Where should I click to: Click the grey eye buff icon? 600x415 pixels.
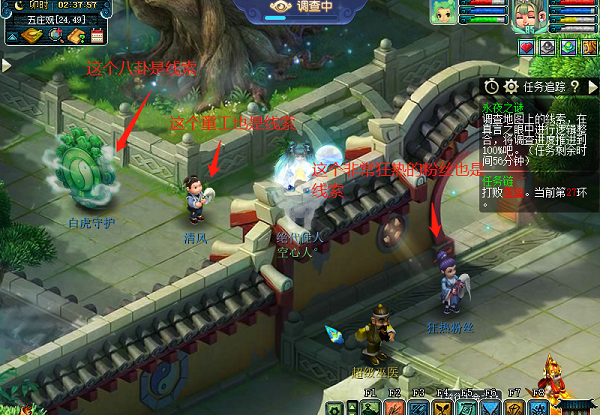pyautogui.click(x=547, y=46)
